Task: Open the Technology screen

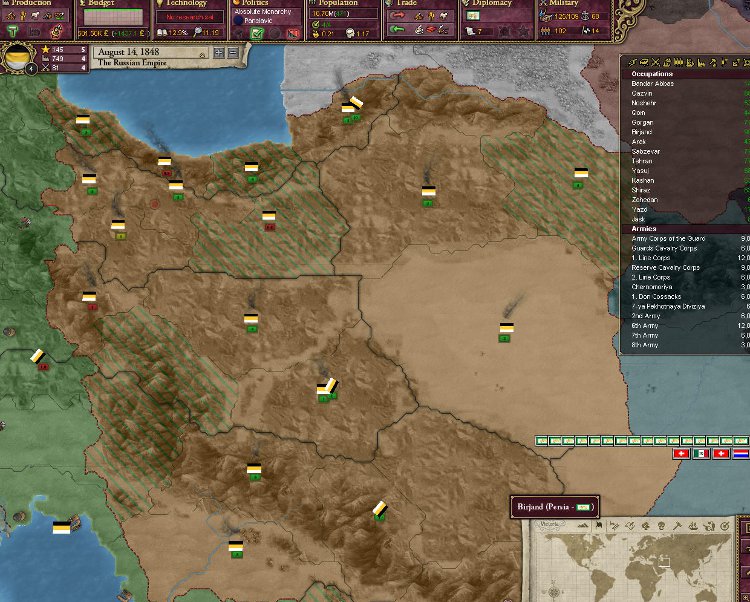Action: 187,4
